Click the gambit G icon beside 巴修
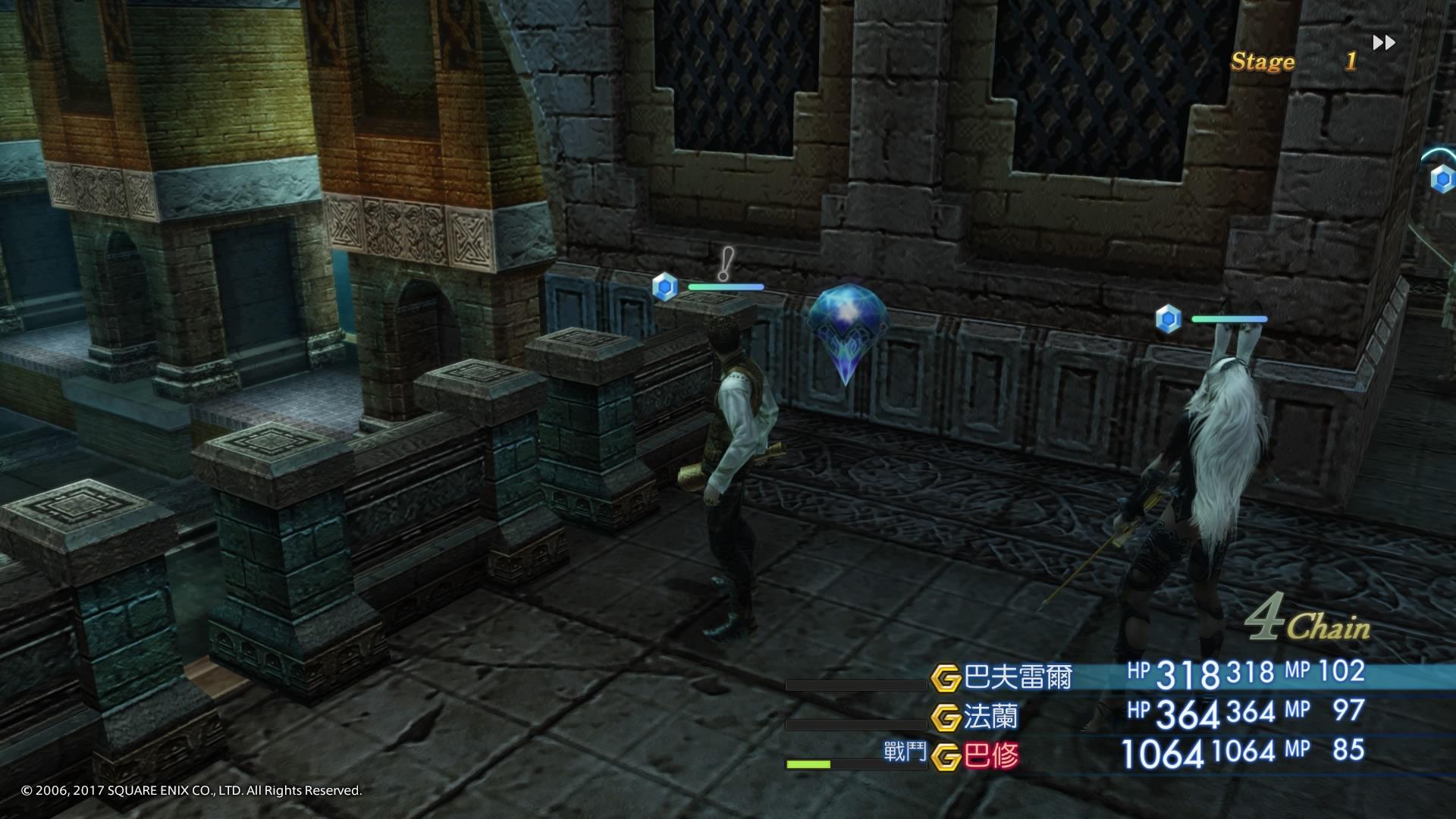Screen dimensions: 1456x819 (x=946, y=757)
